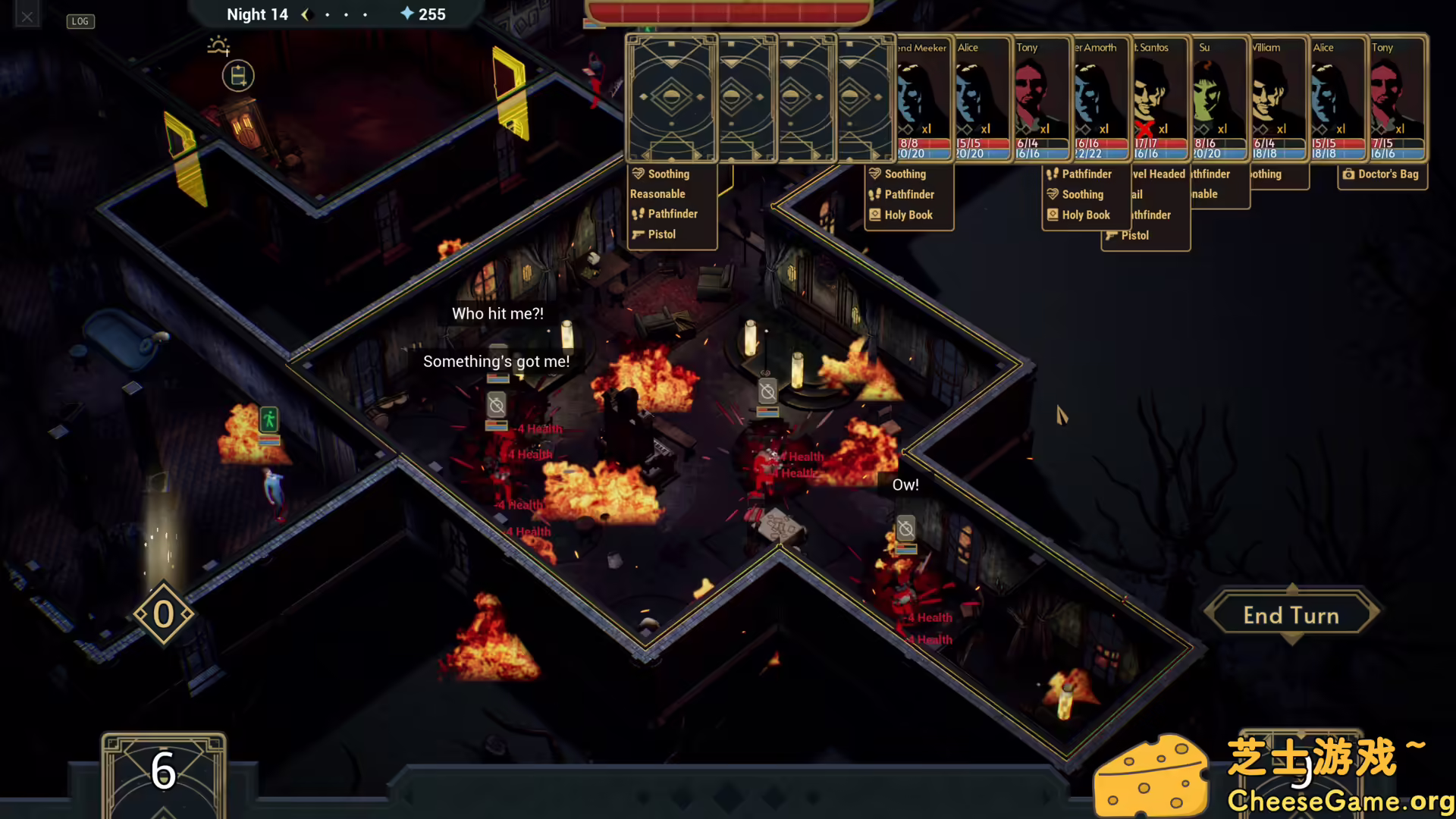This screenshot has height=819, width=1456.
Task: Pick the green-faced Su character card
Action: (x=1219, y=99)
